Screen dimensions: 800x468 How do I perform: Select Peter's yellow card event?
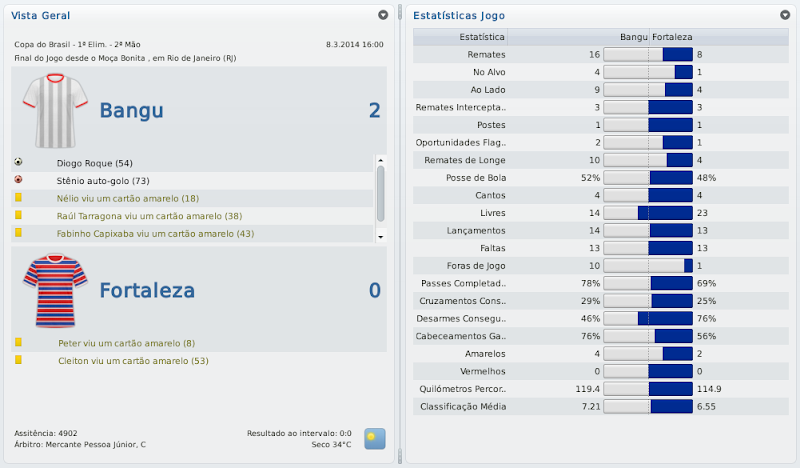pos(126,343)
